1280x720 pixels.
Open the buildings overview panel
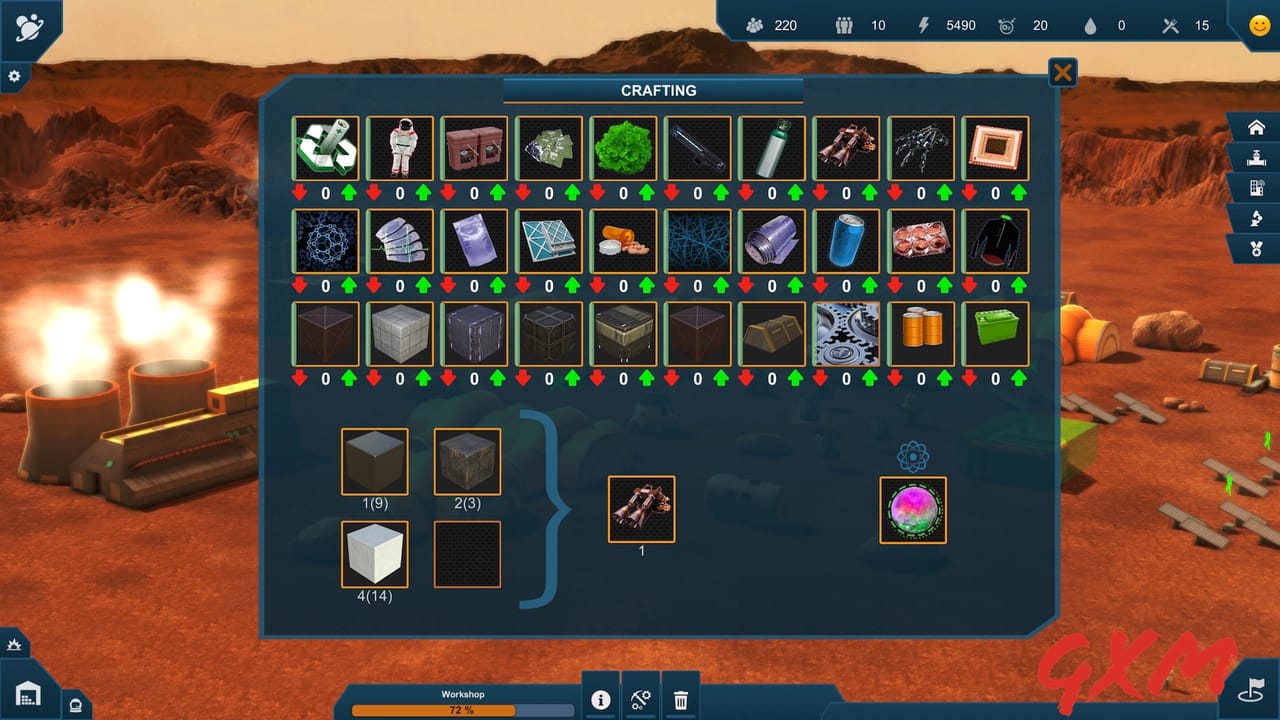pyautogui.click(x=1257, y=188)
